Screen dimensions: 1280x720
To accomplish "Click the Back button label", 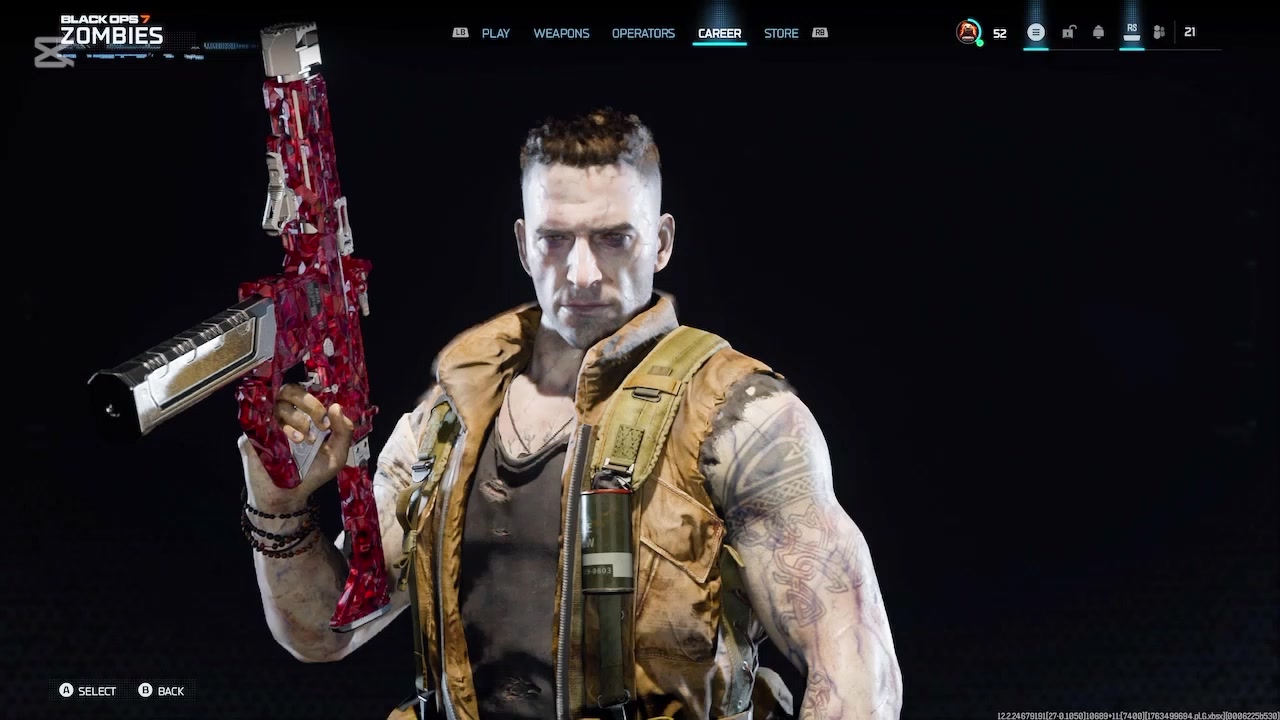I will pos(170,691).
